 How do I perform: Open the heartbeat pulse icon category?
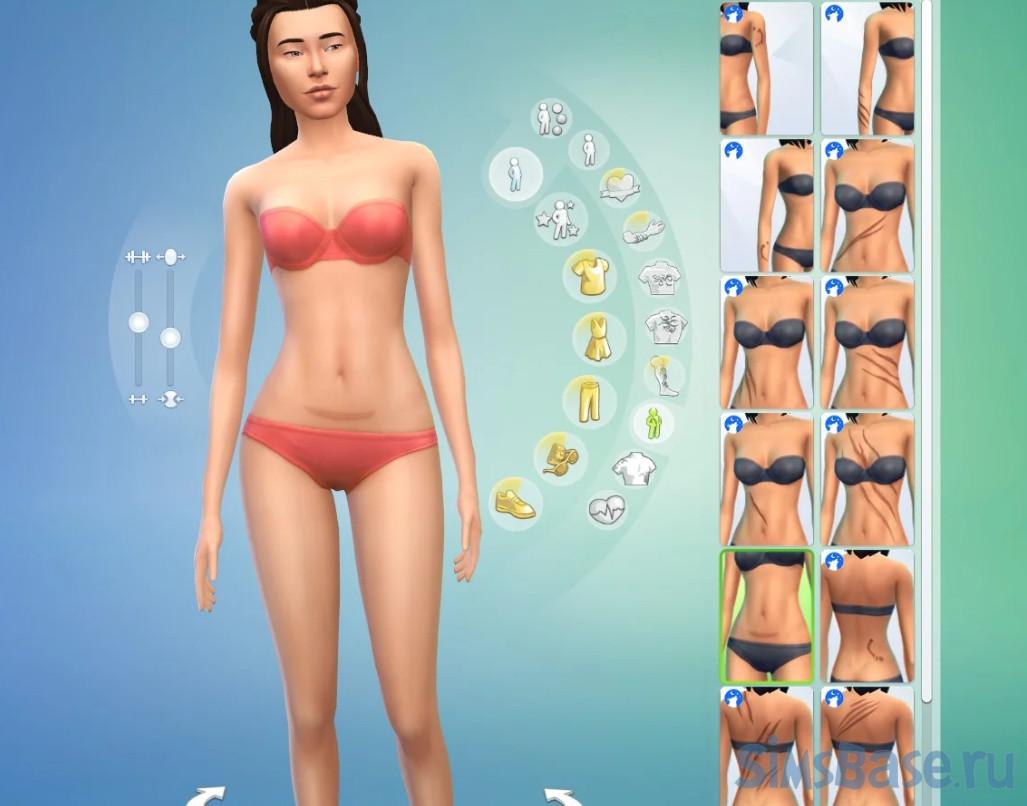coord(609,507)
